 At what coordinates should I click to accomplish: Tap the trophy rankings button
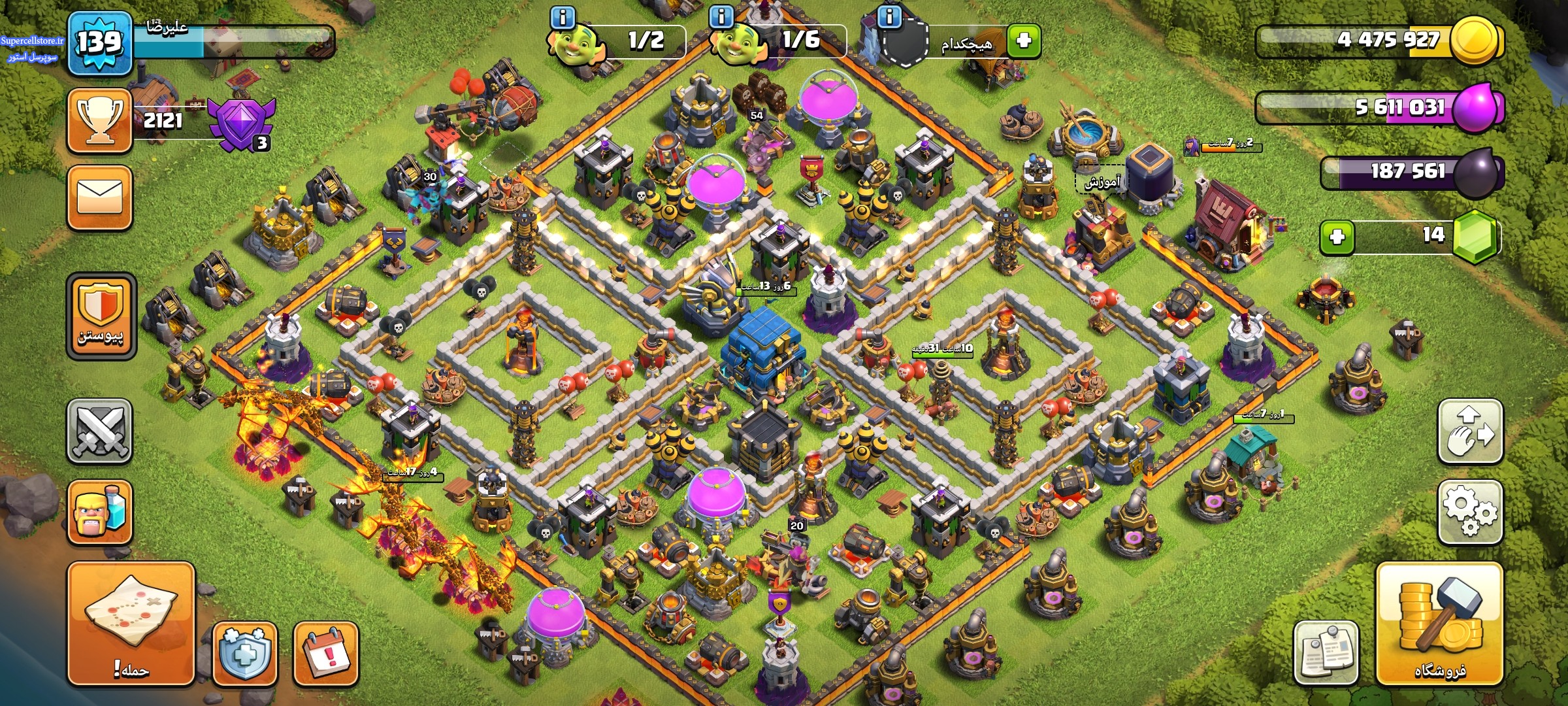(100, 121)
